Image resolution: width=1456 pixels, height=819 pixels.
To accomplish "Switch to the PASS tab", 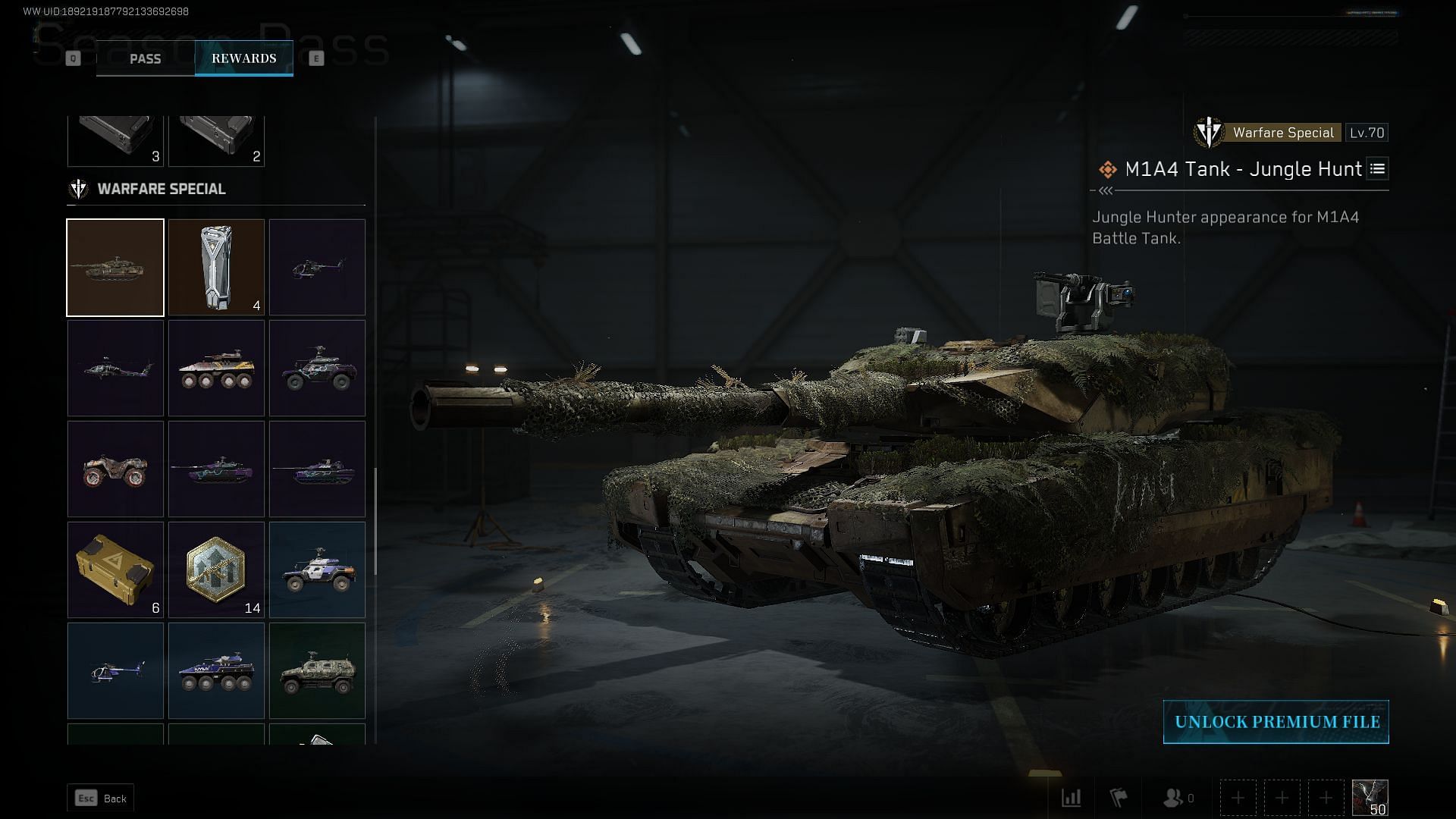I will 145,58.
